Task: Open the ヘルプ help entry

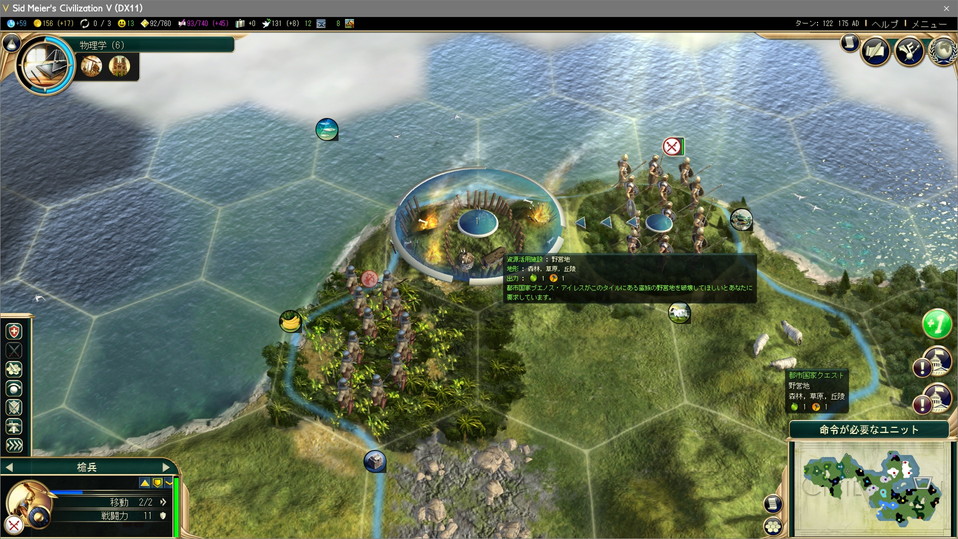Action: pyautogui.click(x=884, y=23)
